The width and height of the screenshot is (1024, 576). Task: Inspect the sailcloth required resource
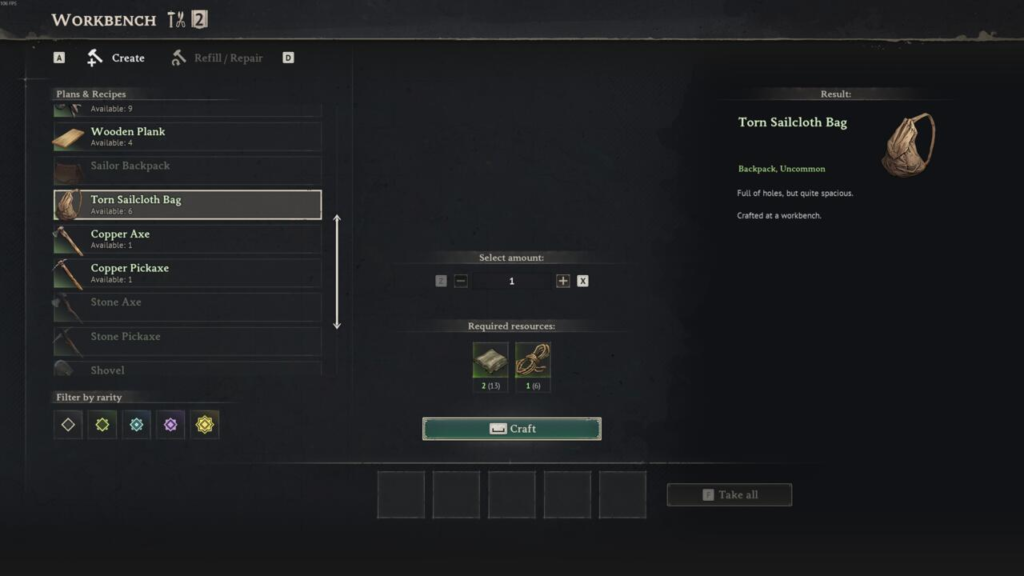(490, 361)
